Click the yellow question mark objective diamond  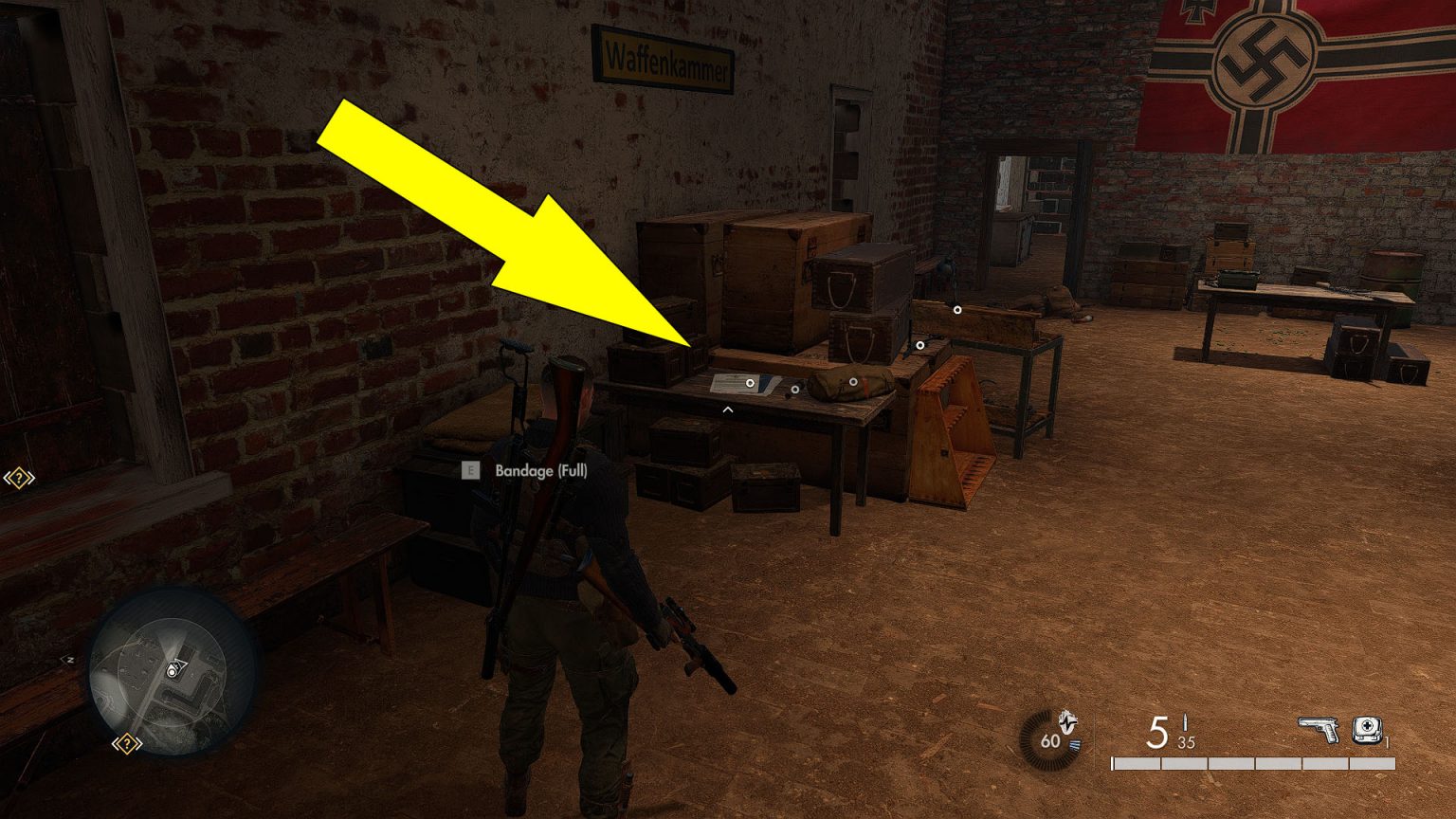pyautogui.click(x=128, y=744)
